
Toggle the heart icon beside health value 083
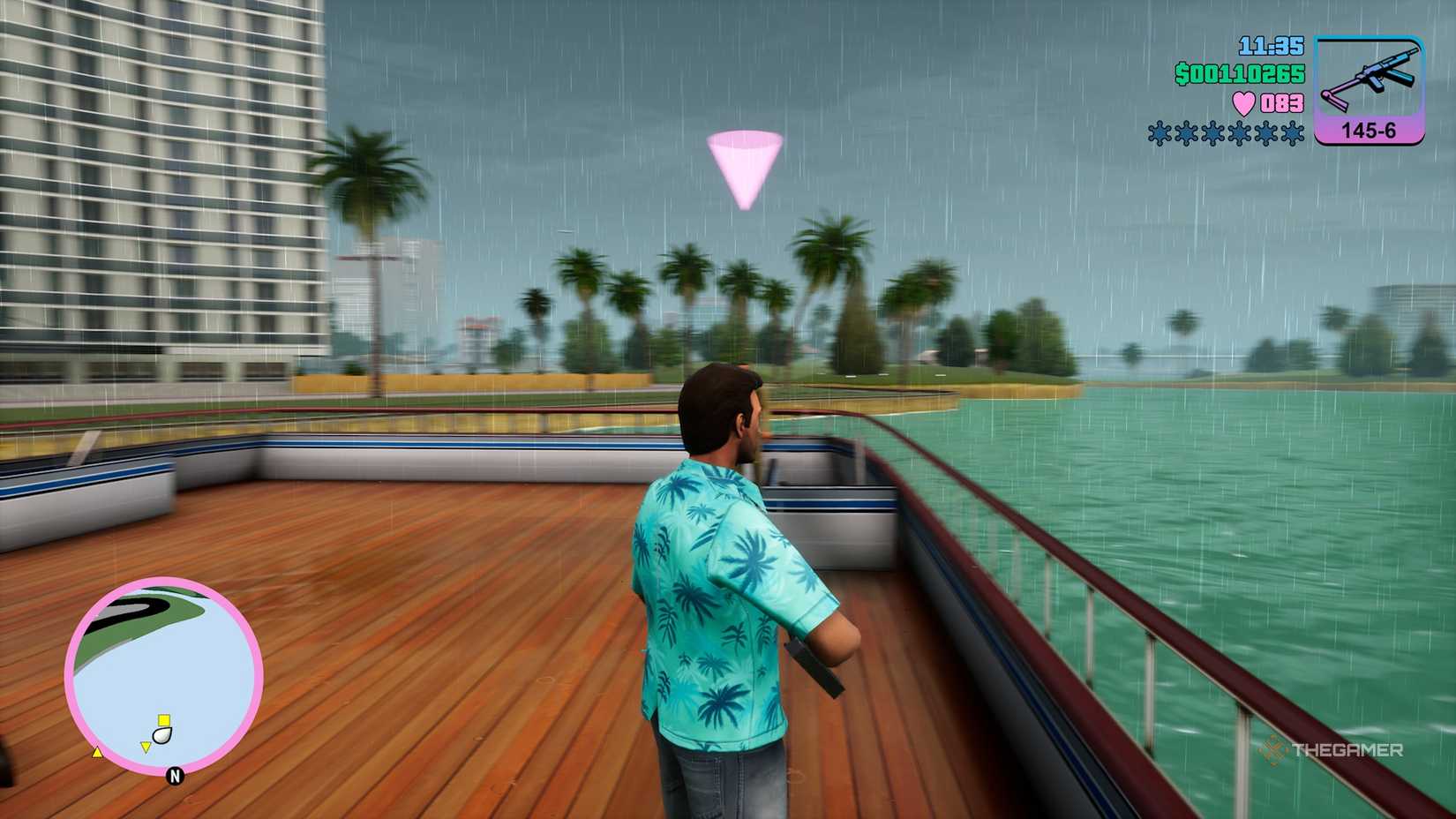click(x=1243, y=103)
